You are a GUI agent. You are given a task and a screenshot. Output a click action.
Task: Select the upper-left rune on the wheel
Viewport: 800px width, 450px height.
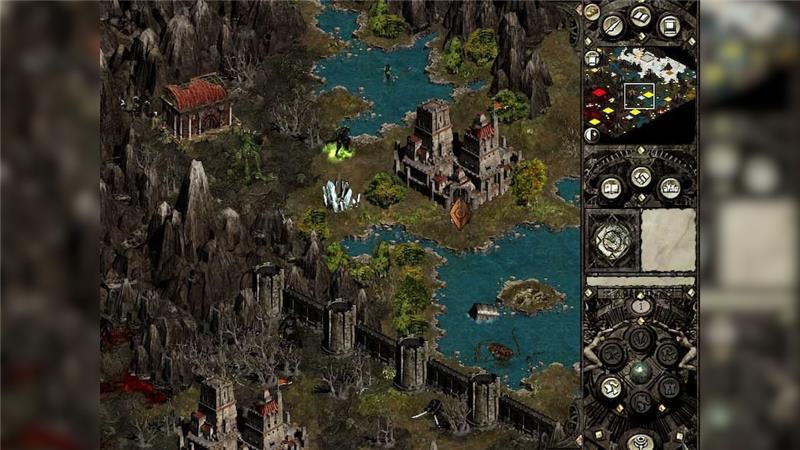click(612, 352)
